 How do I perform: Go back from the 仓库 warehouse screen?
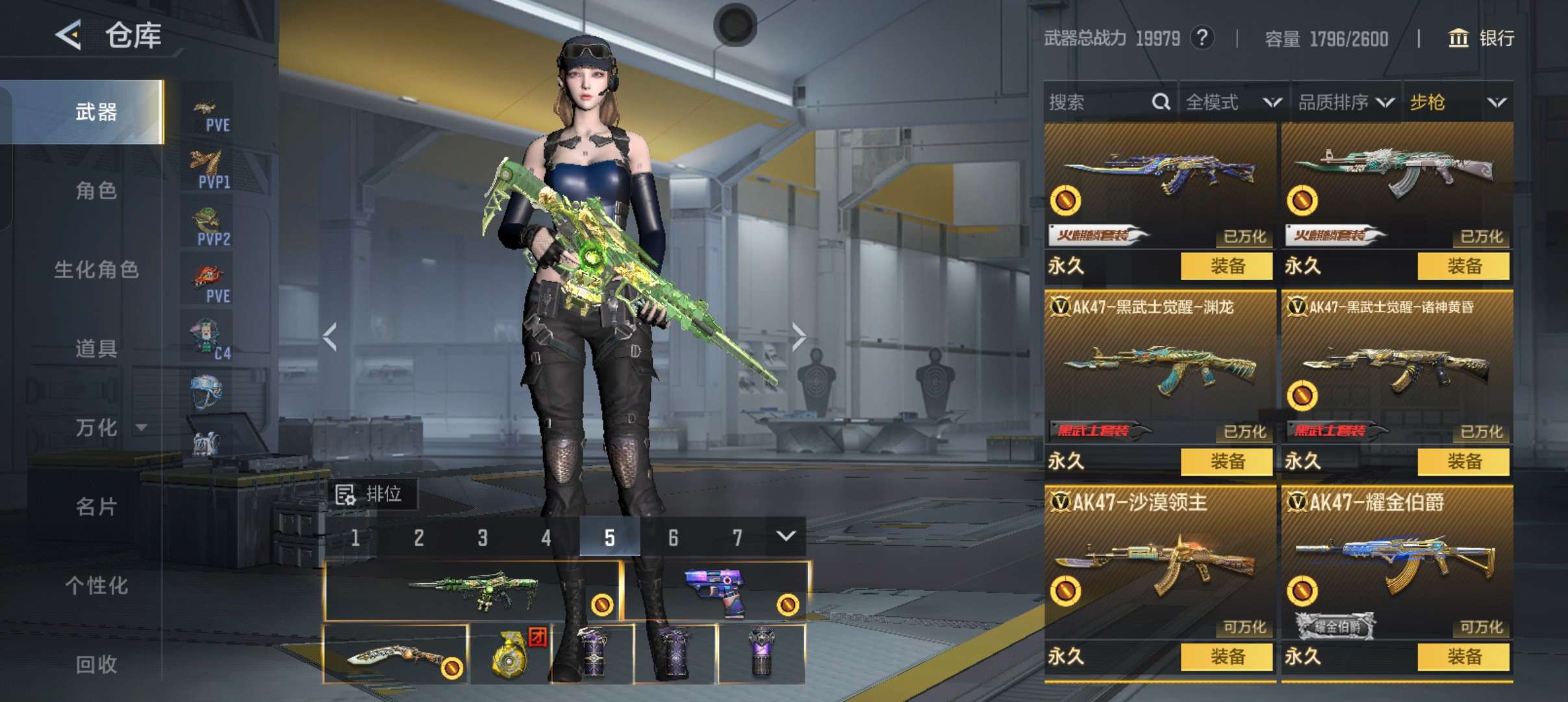point(68,34)
